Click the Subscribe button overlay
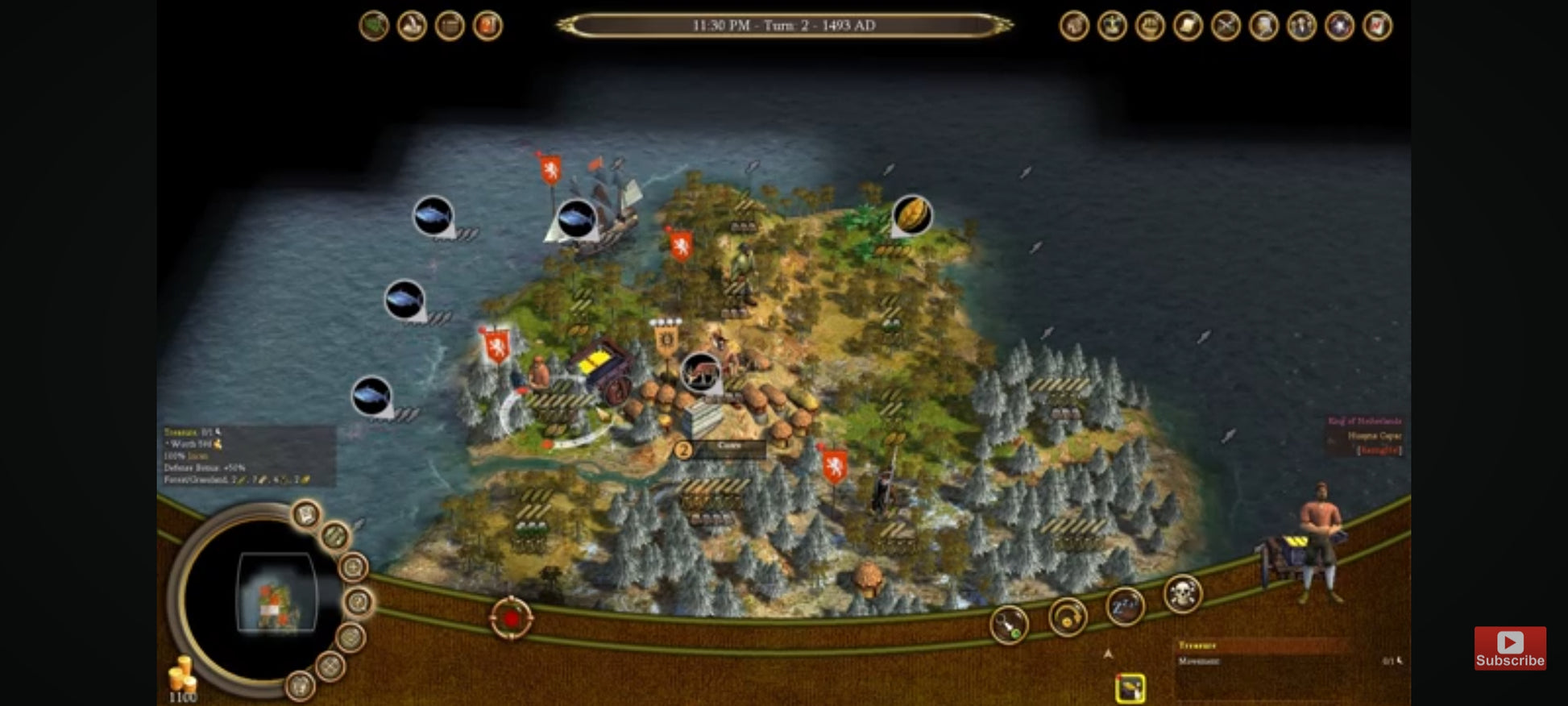The height and width of the screenshot is (706, 1568). click(x=1509, y=648)
